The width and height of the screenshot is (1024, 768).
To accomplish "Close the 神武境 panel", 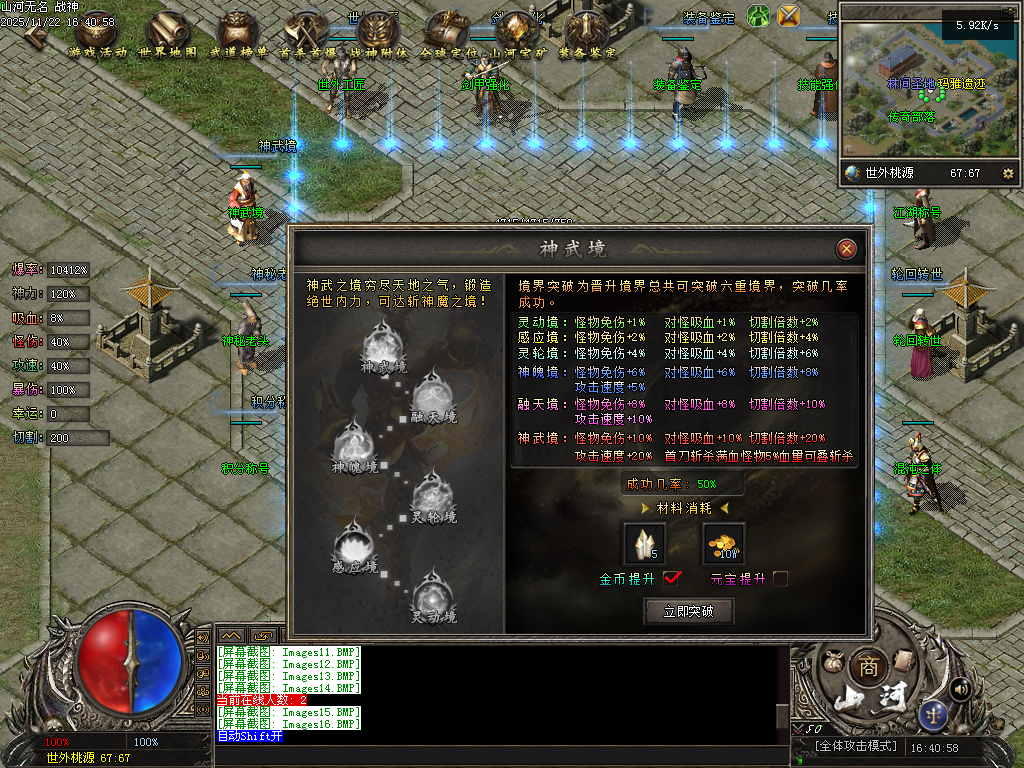I will pos(847,249).
